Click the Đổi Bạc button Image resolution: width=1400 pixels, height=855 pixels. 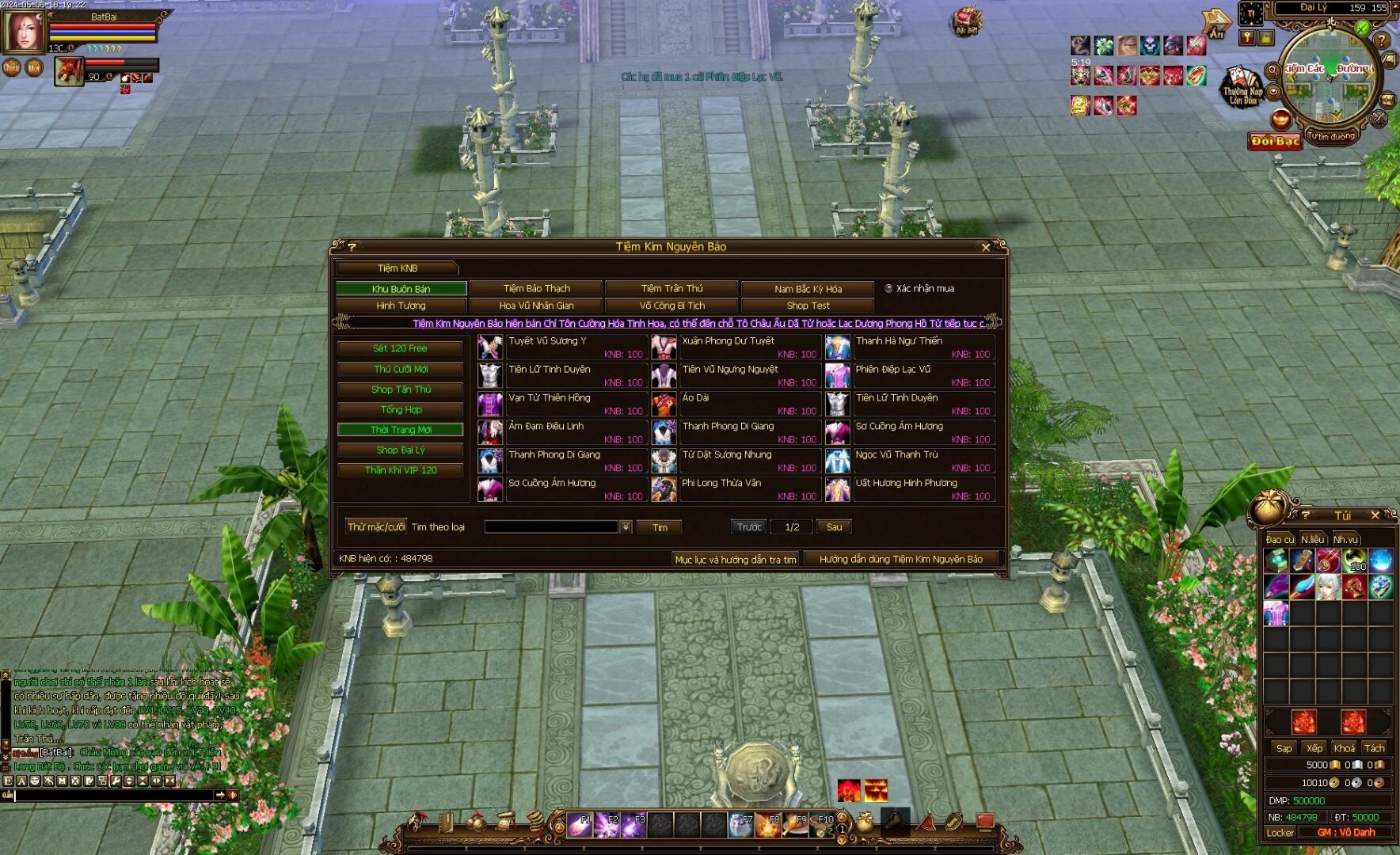1275,141
